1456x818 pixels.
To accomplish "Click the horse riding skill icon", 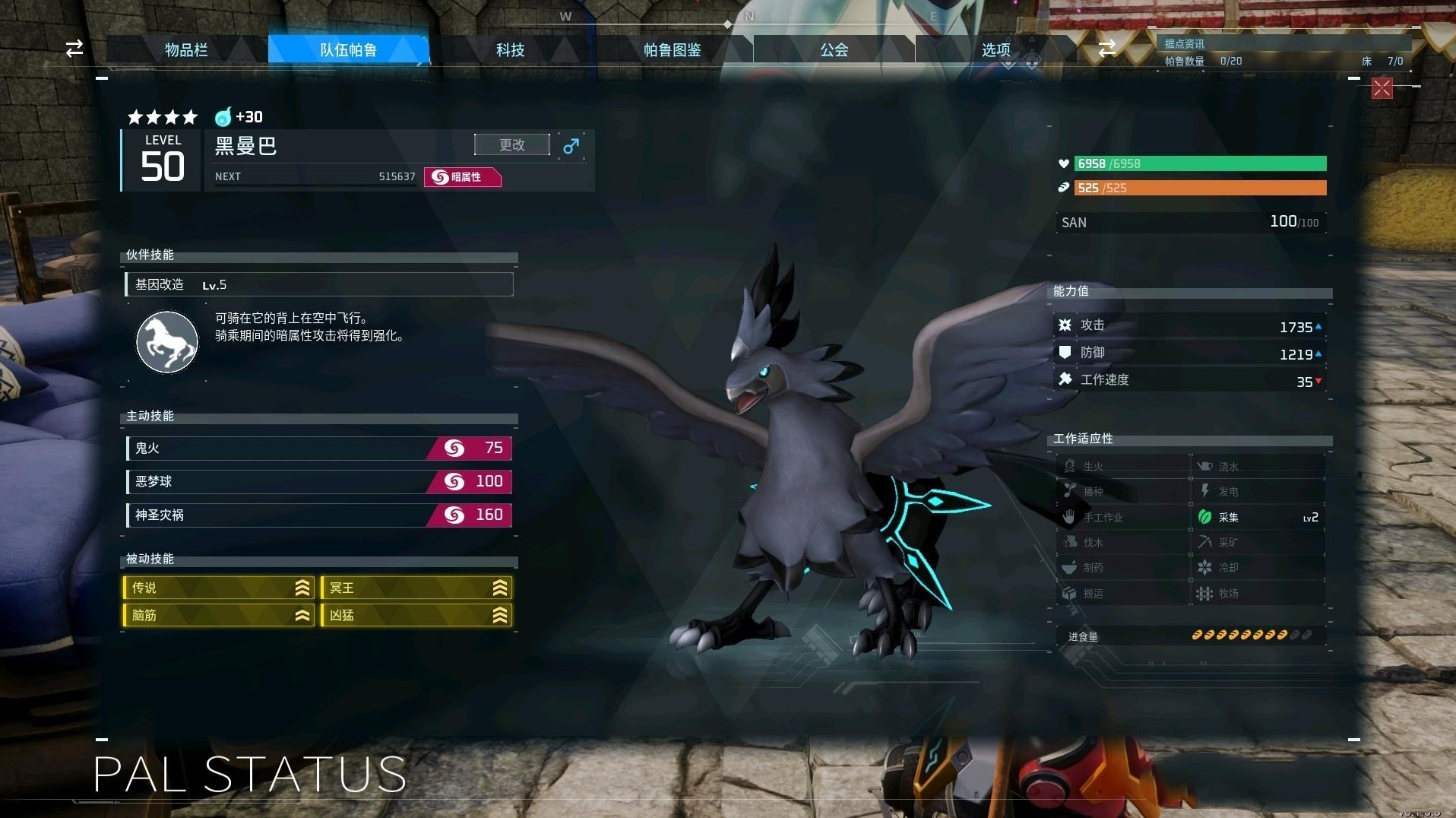I will [167, 341].
